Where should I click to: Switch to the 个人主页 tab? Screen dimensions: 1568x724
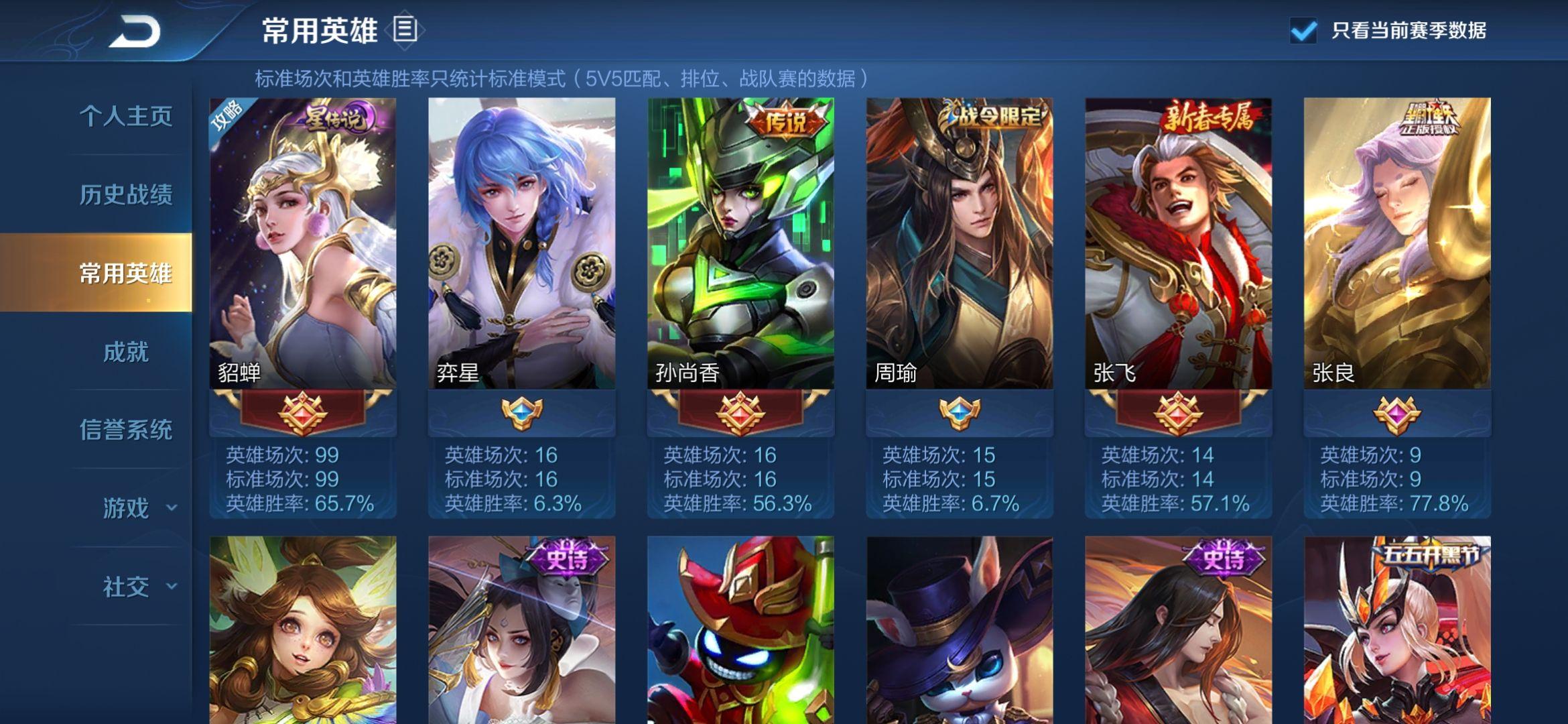tap(126, 116)
